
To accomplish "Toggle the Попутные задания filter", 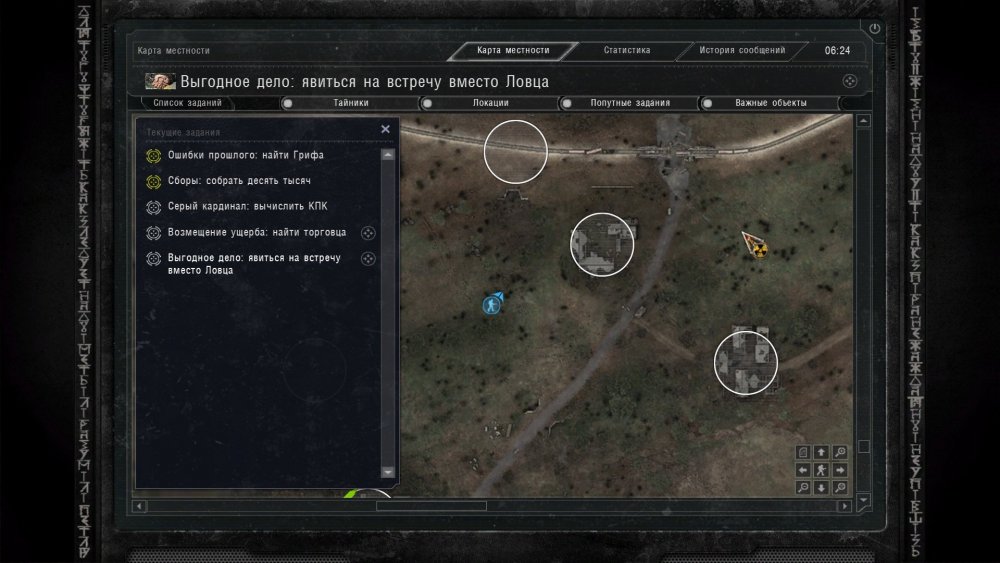I will pyautogui.click(x=630, y=103).
